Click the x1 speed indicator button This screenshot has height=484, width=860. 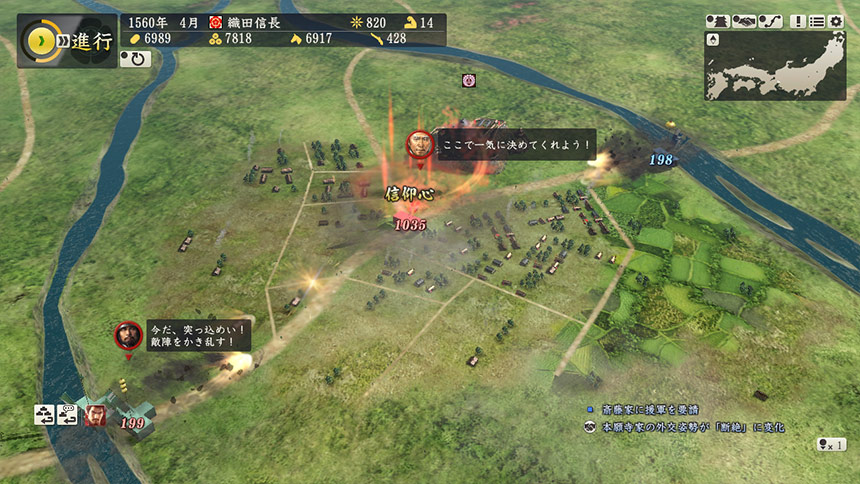tap(832, 444)
